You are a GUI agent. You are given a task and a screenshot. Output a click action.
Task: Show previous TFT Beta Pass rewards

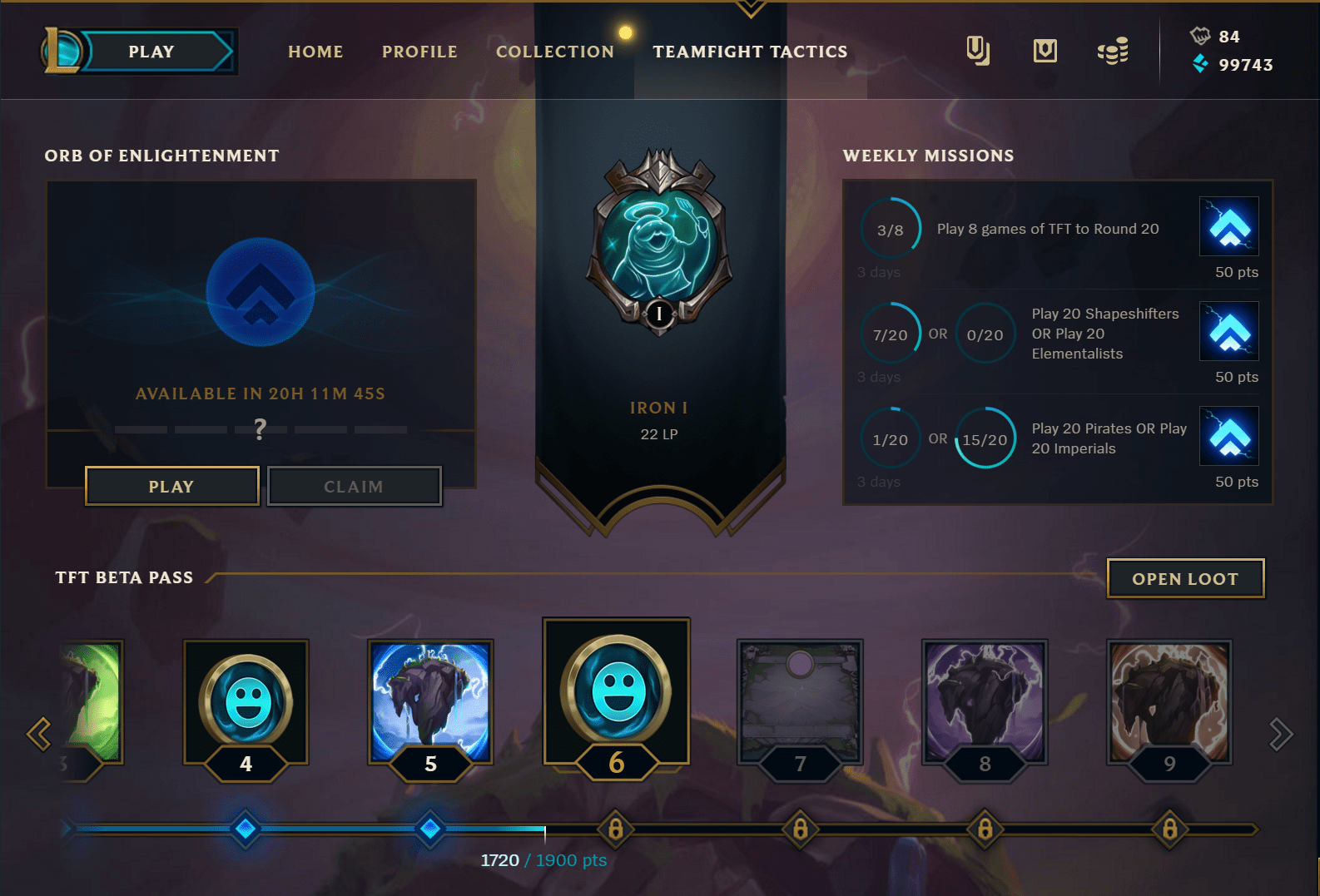(x=39, y=734)
